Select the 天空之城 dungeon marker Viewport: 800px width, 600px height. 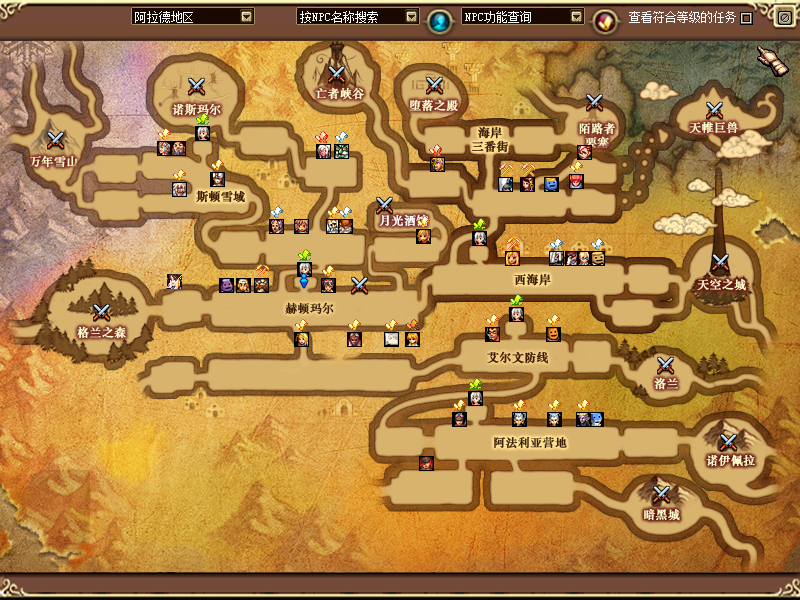pyautogui.click(x=721, y=266)
